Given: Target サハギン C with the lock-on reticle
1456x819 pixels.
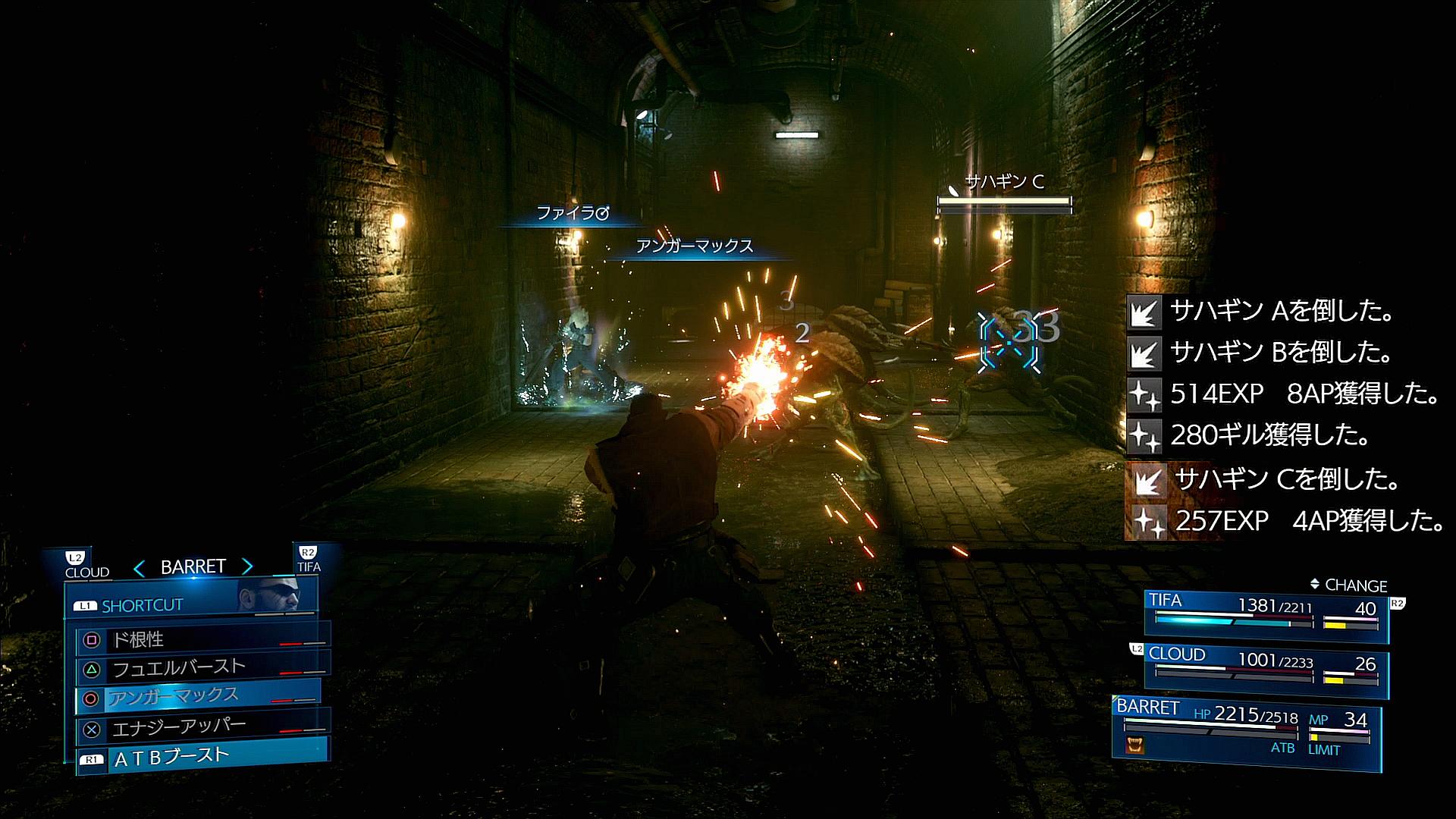Looking at the screenshot, I should pyautogui.click(x=1009, y=344).
